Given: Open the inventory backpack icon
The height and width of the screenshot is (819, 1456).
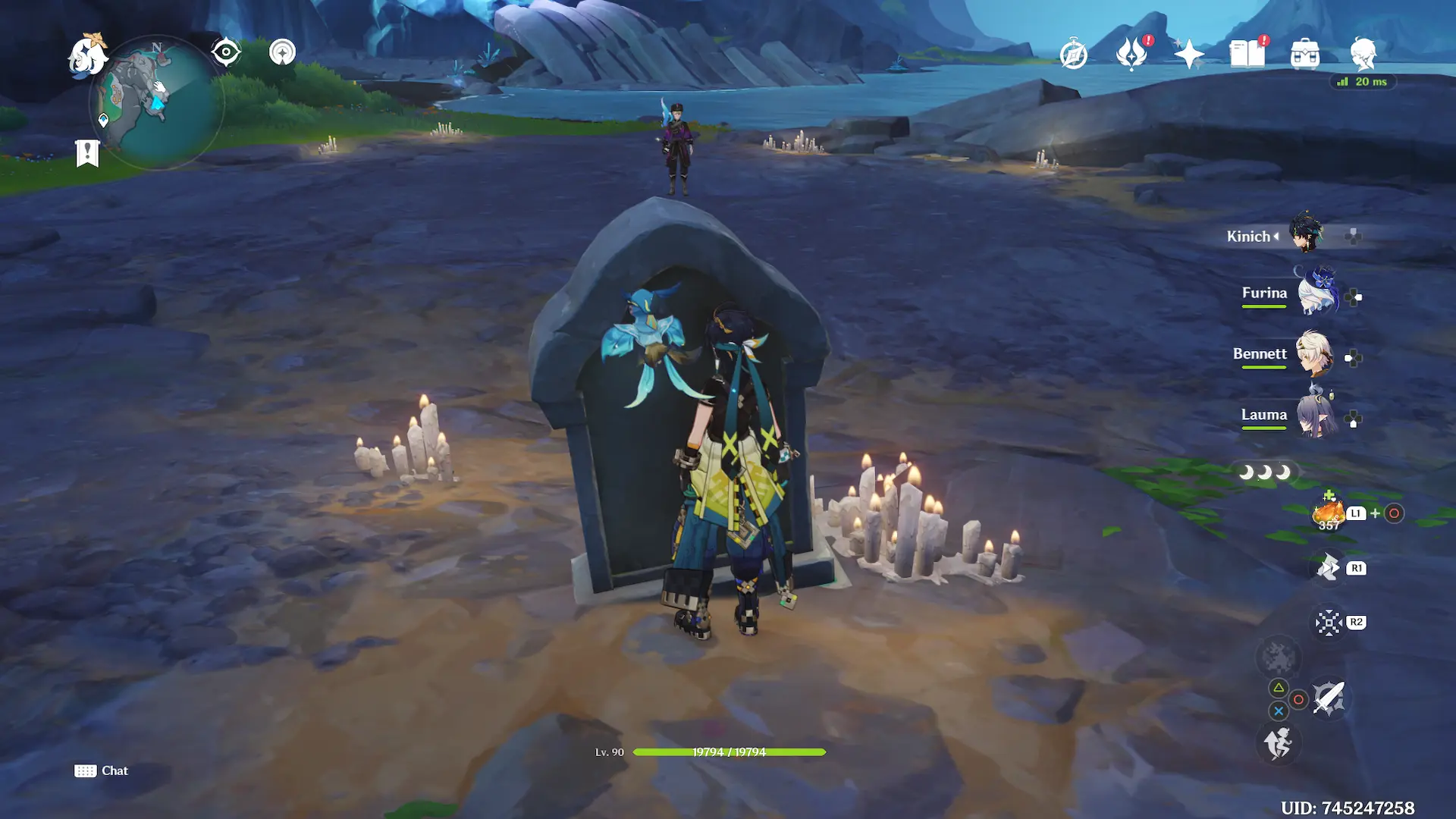Looking at the screenshot, I should point(1305,55).
